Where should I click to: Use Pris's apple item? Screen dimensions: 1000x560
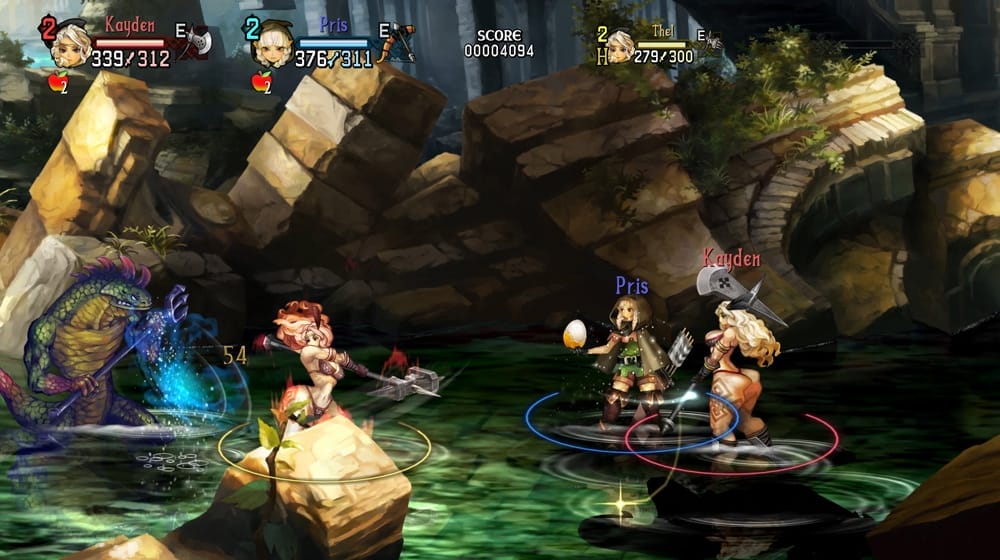261,82
